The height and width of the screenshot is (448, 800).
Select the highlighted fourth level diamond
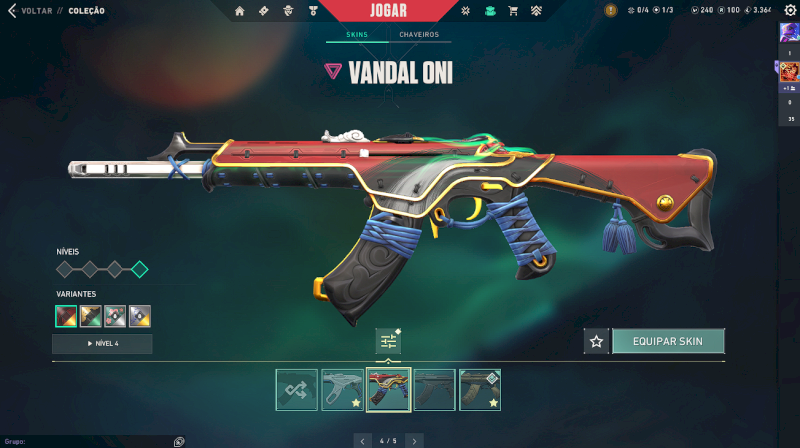click(x=140, y=269)
